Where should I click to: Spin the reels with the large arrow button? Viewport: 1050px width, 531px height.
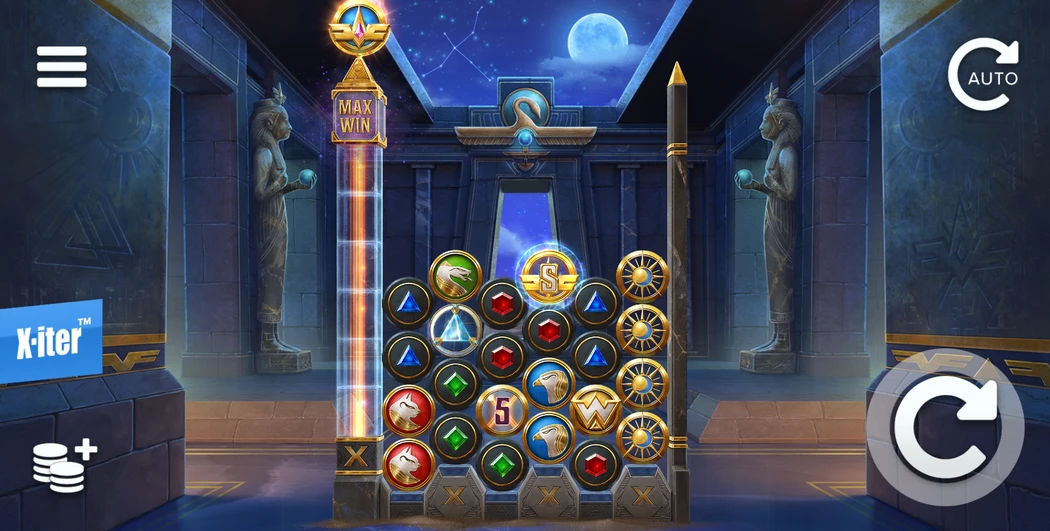(944, 428)
